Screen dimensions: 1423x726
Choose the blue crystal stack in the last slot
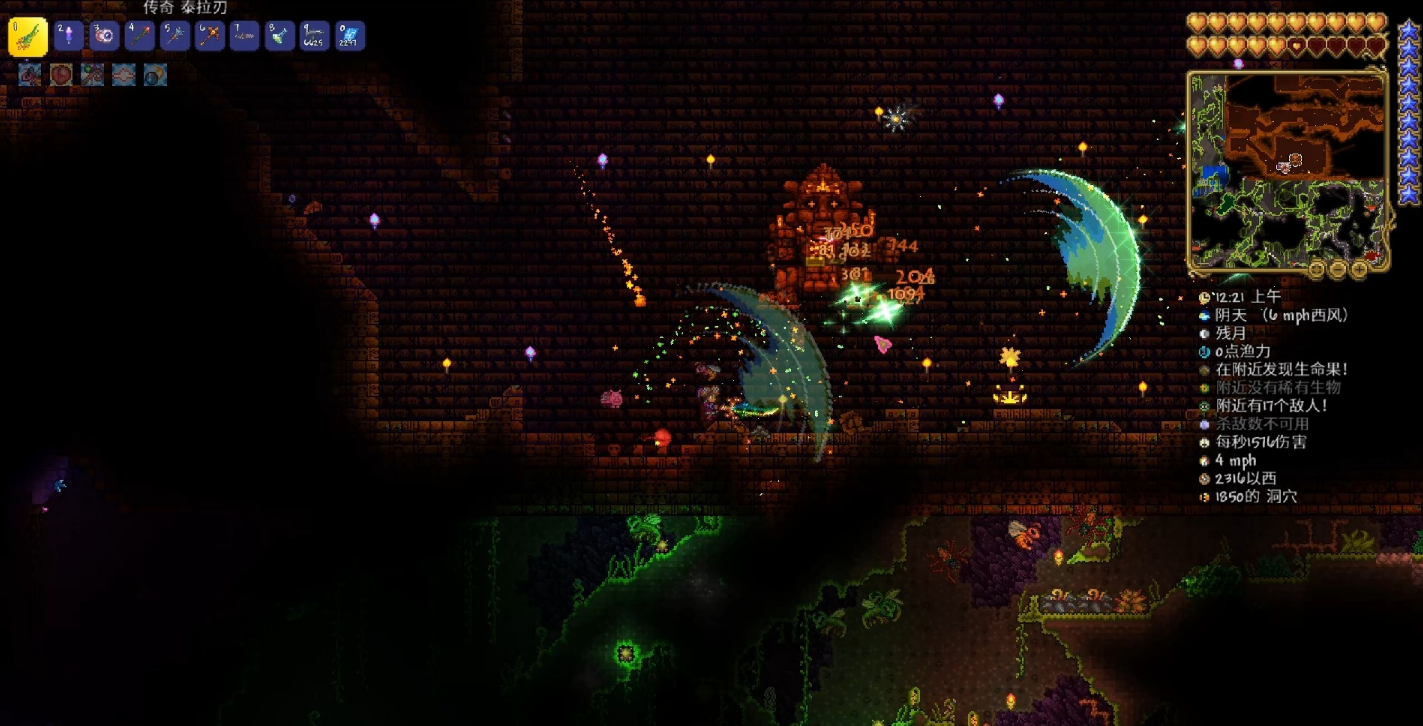click(x=350, y=37)
